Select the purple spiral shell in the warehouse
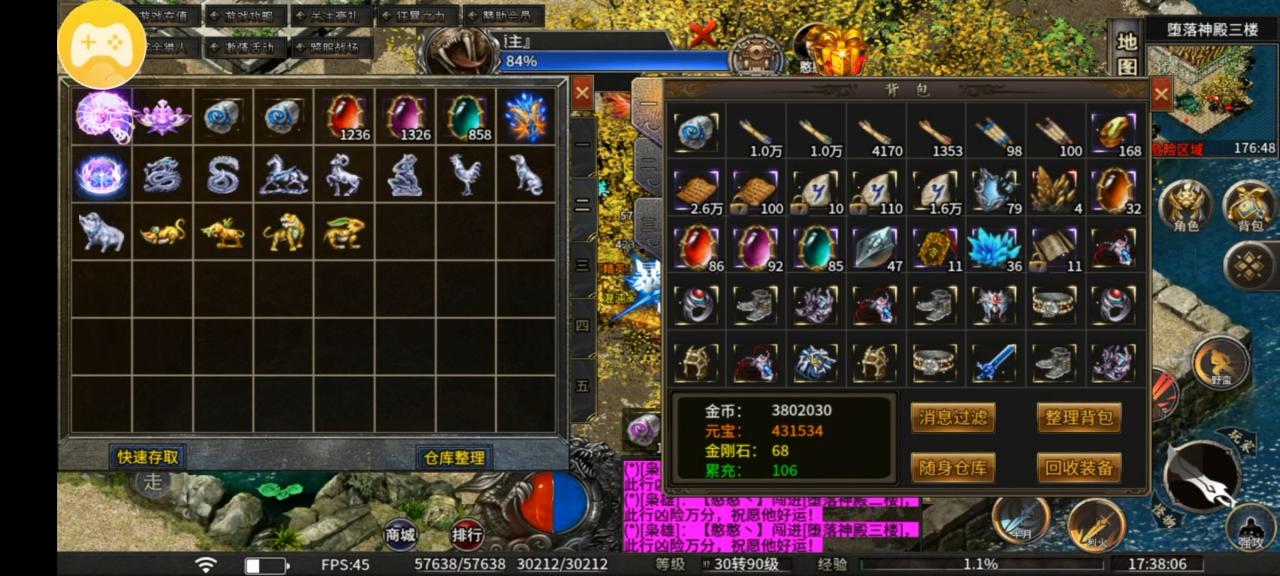 (103, 117)
